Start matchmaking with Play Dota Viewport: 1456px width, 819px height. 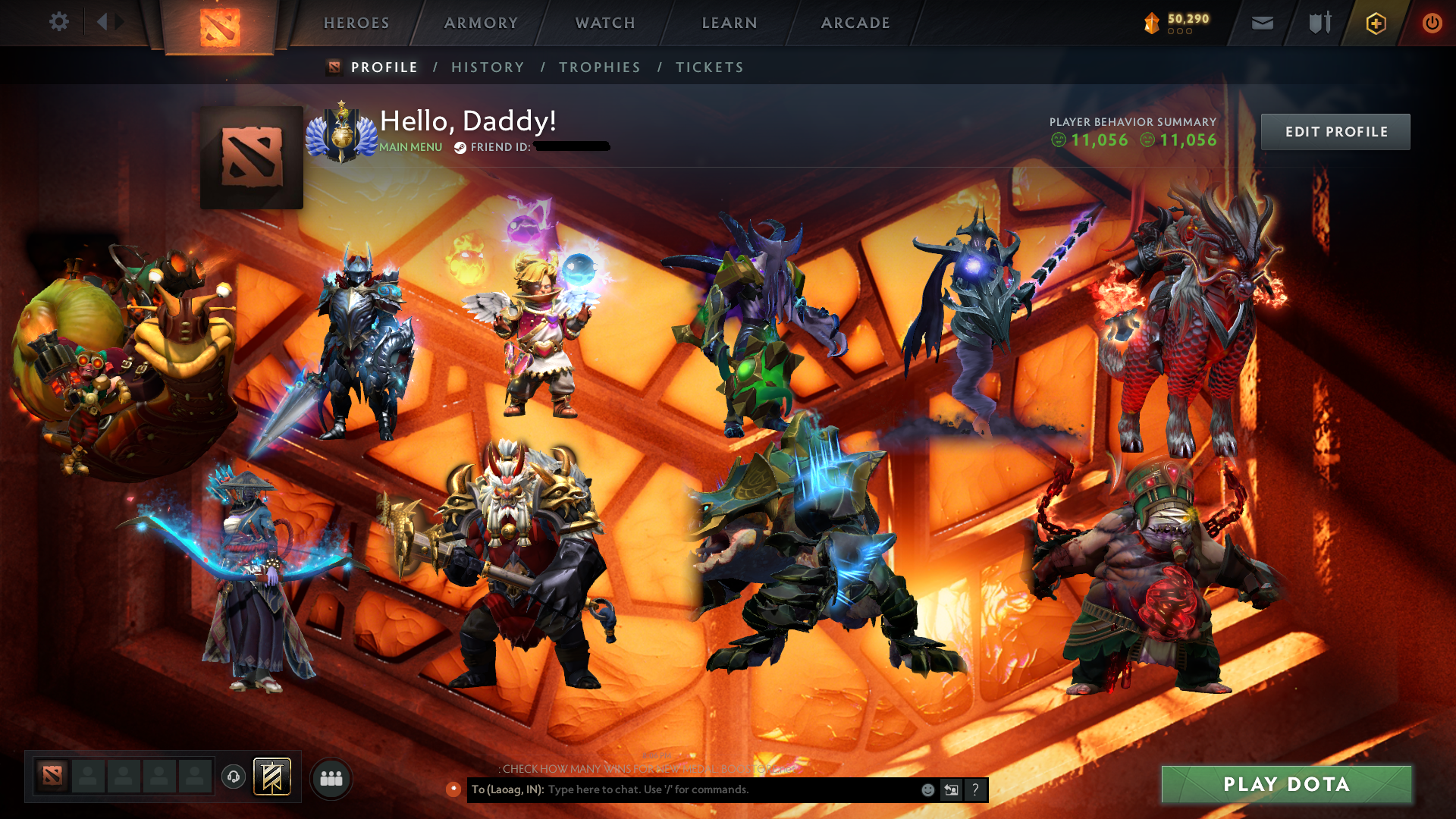click(x=1286, y=784)
